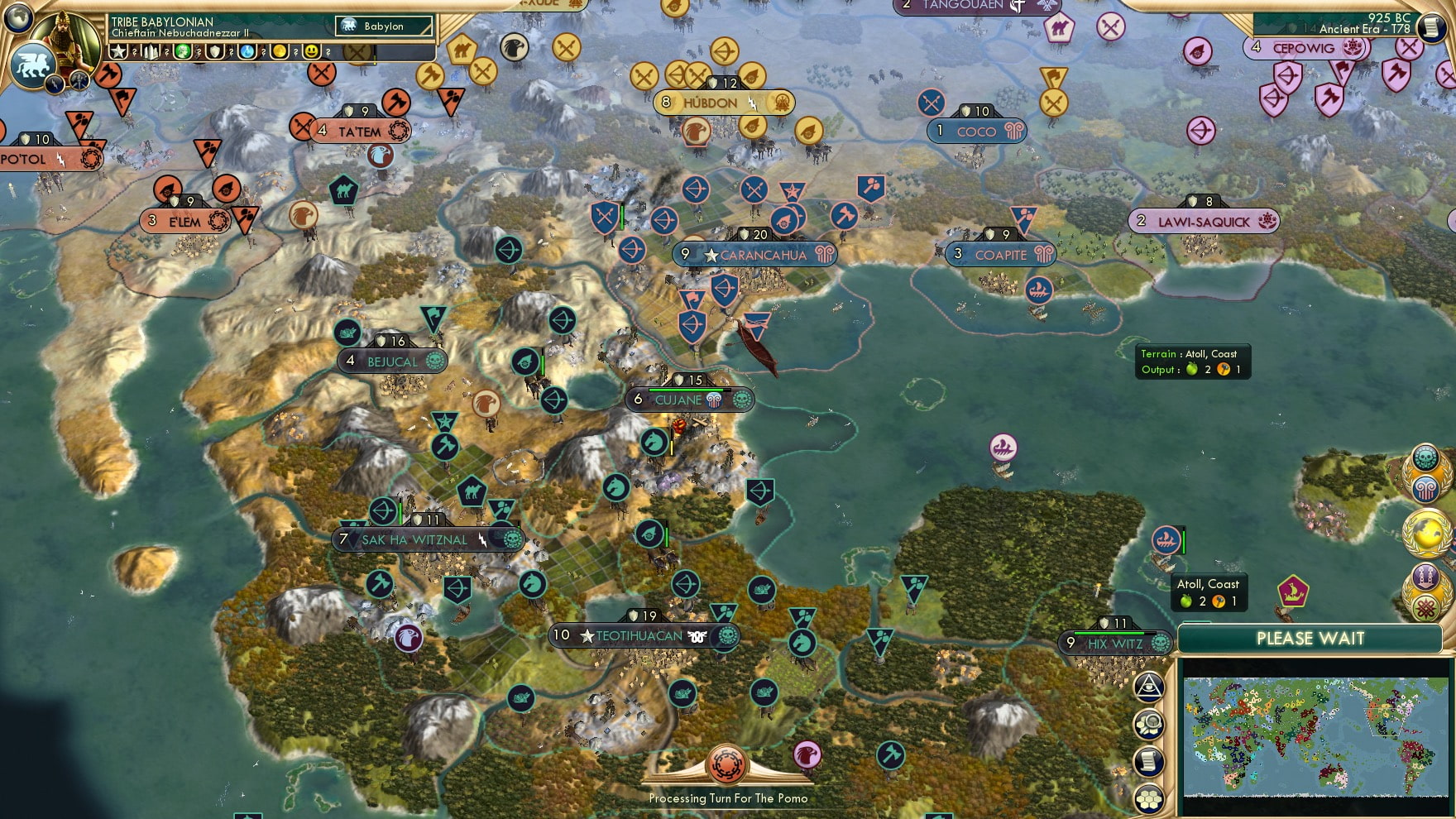Click the golden victory medallion on the right edge
This screenshot has height=819, width=1456.
[x=1426, y=533]
